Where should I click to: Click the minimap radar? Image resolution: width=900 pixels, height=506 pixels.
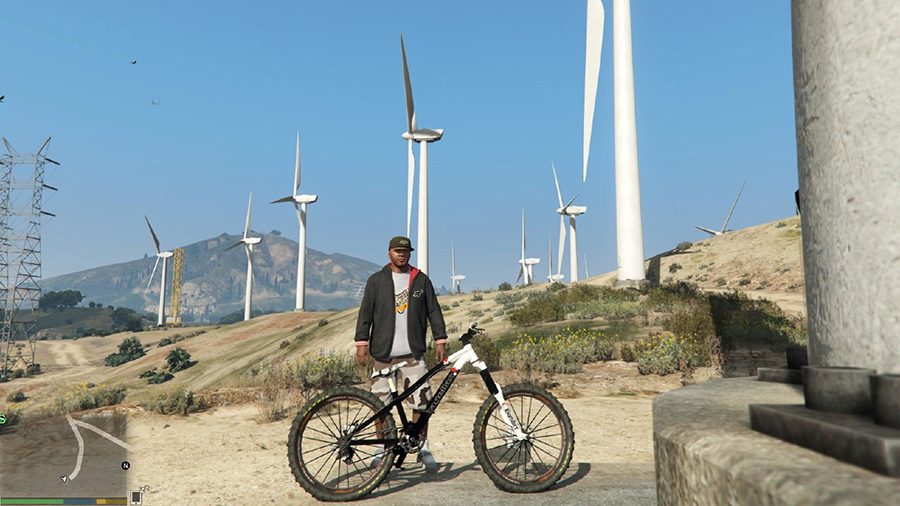[64, 452]
